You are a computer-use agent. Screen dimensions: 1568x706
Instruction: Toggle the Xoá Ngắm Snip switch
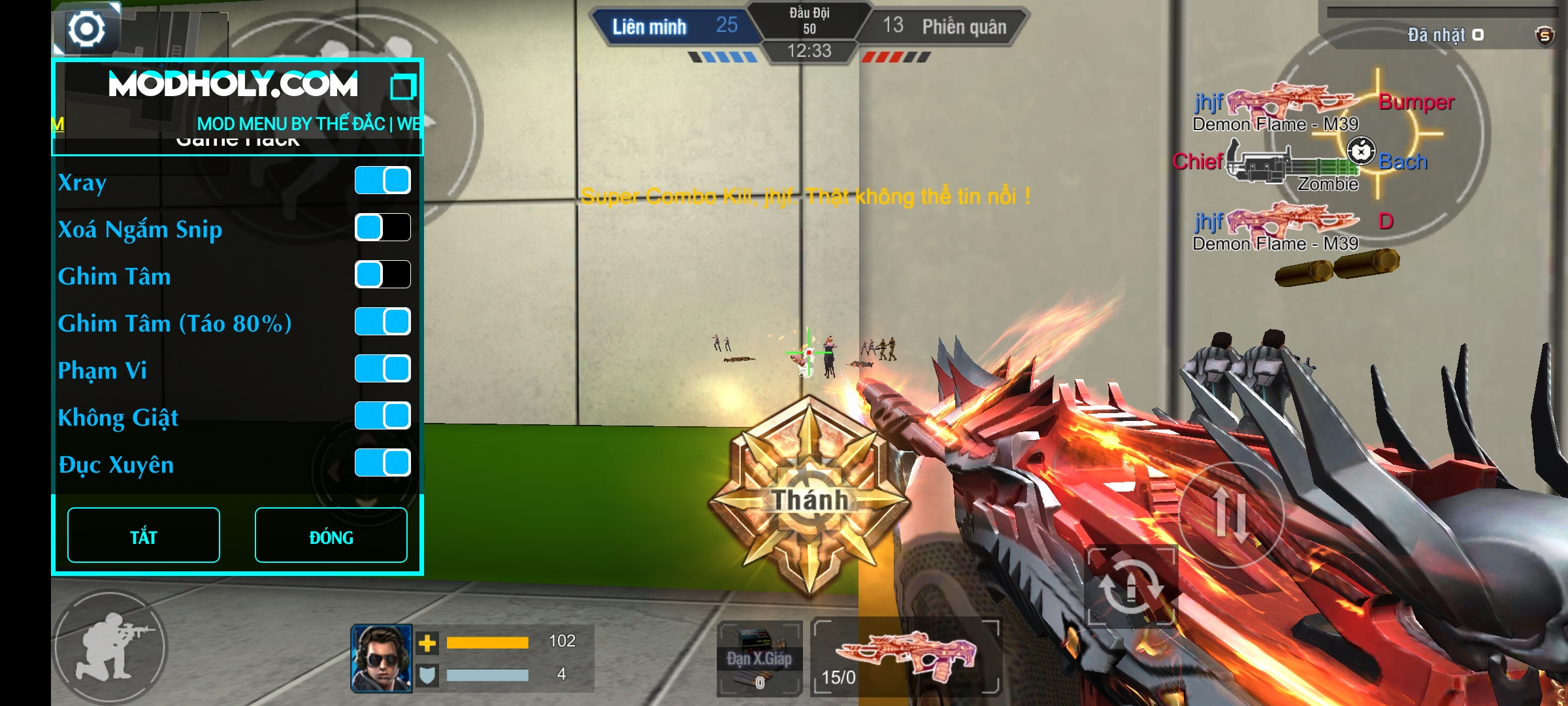[x=382, y=227]
